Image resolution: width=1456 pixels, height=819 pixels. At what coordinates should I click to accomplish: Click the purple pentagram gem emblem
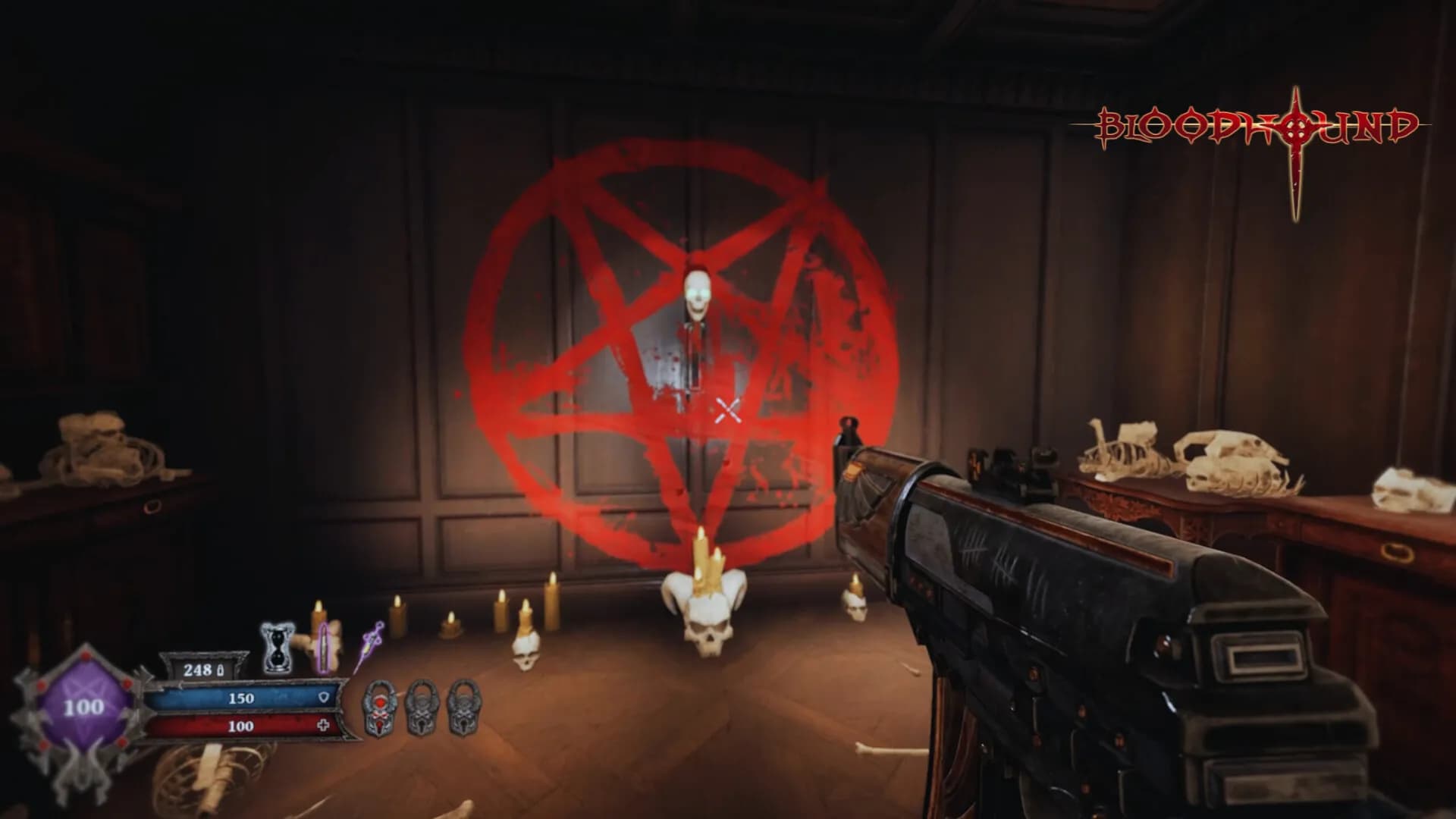(82, 707)
